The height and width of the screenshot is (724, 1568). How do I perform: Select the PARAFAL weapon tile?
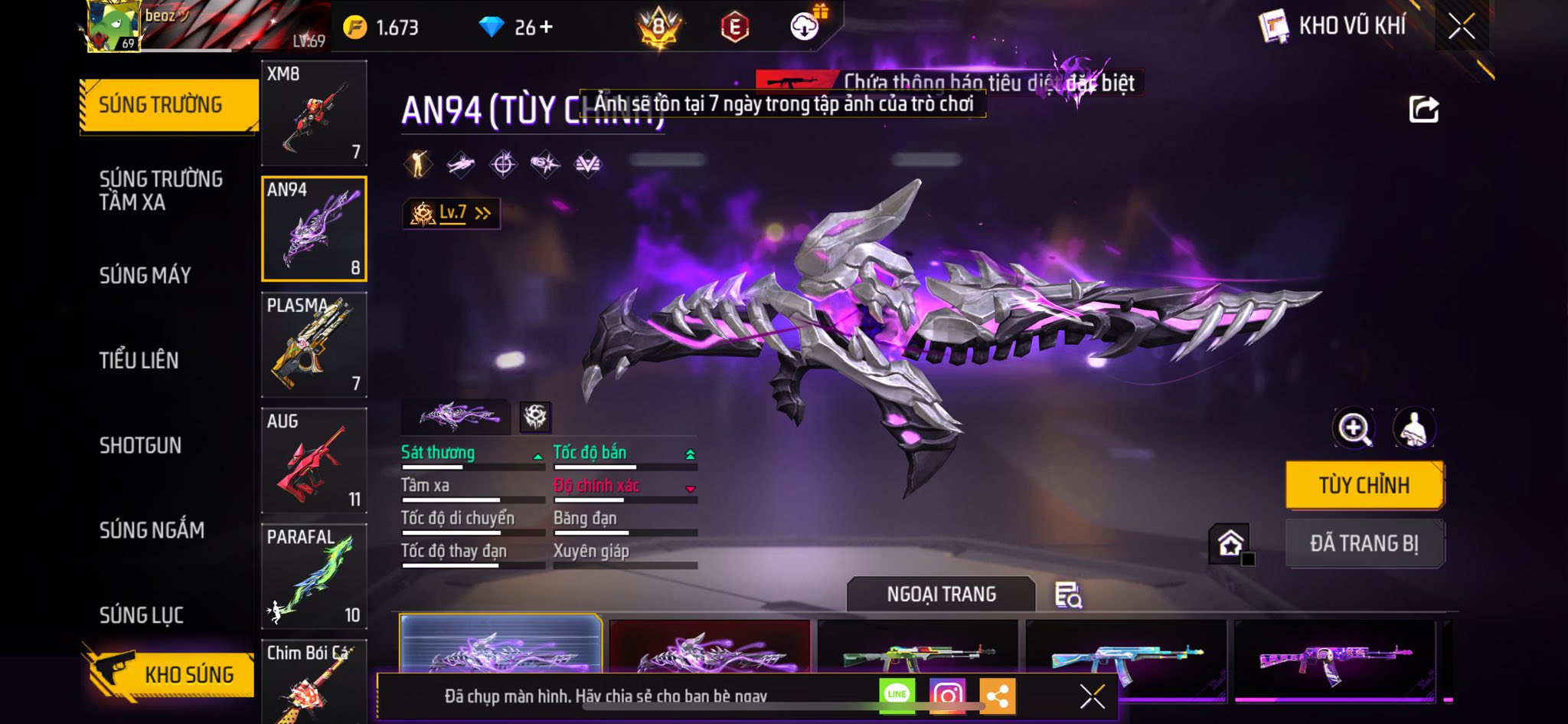click(314, 576)
